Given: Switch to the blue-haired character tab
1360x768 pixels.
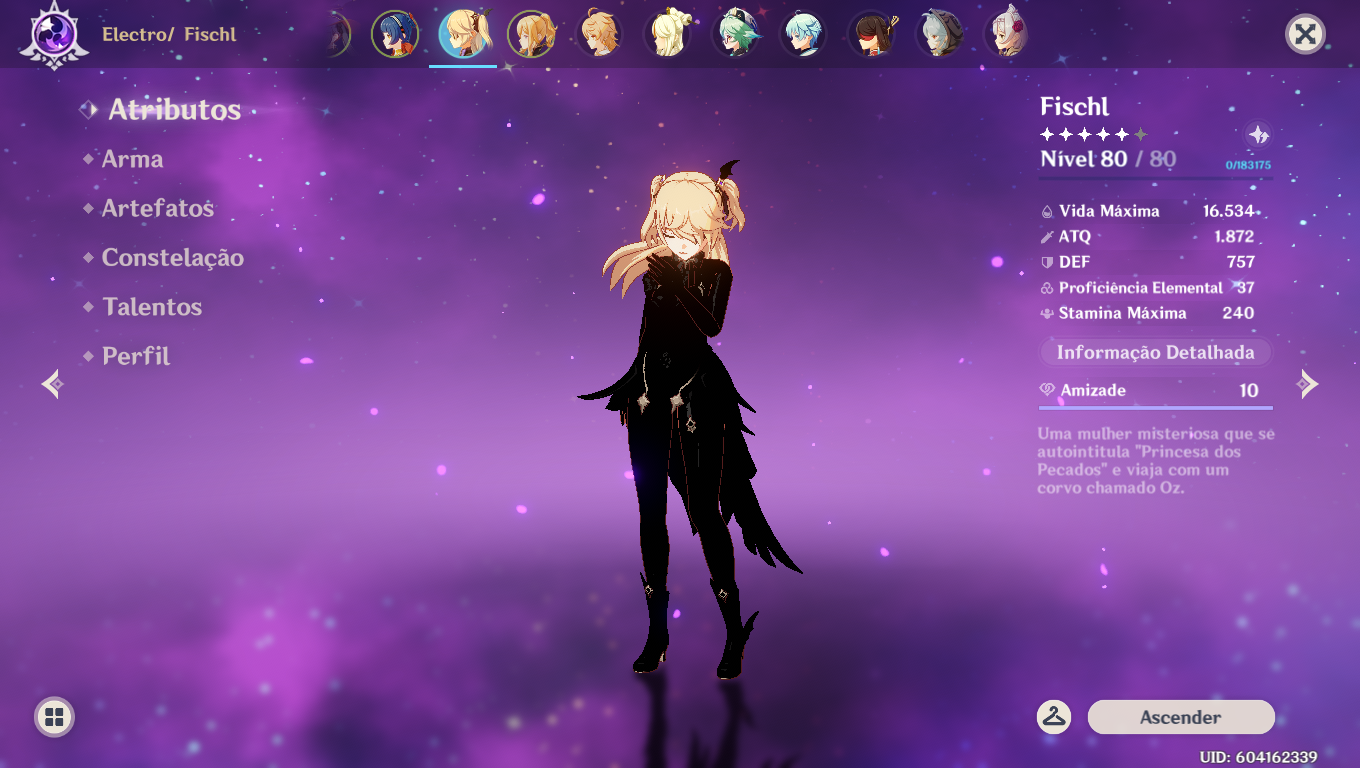Looking at the screenshot, I should (x=395, y=33).
